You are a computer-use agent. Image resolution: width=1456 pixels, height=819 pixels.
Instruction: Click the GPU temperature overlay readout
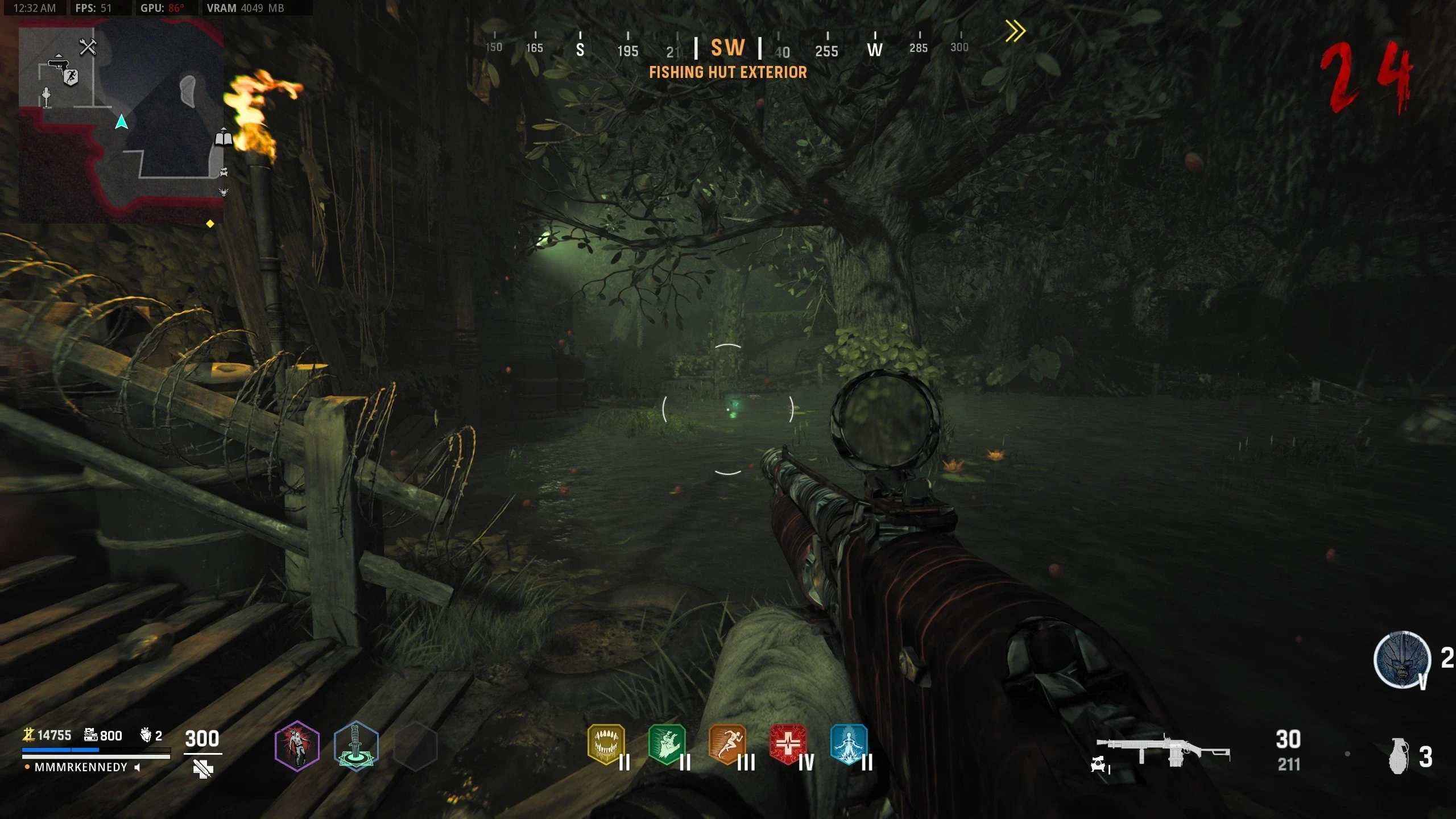point(162,8)
